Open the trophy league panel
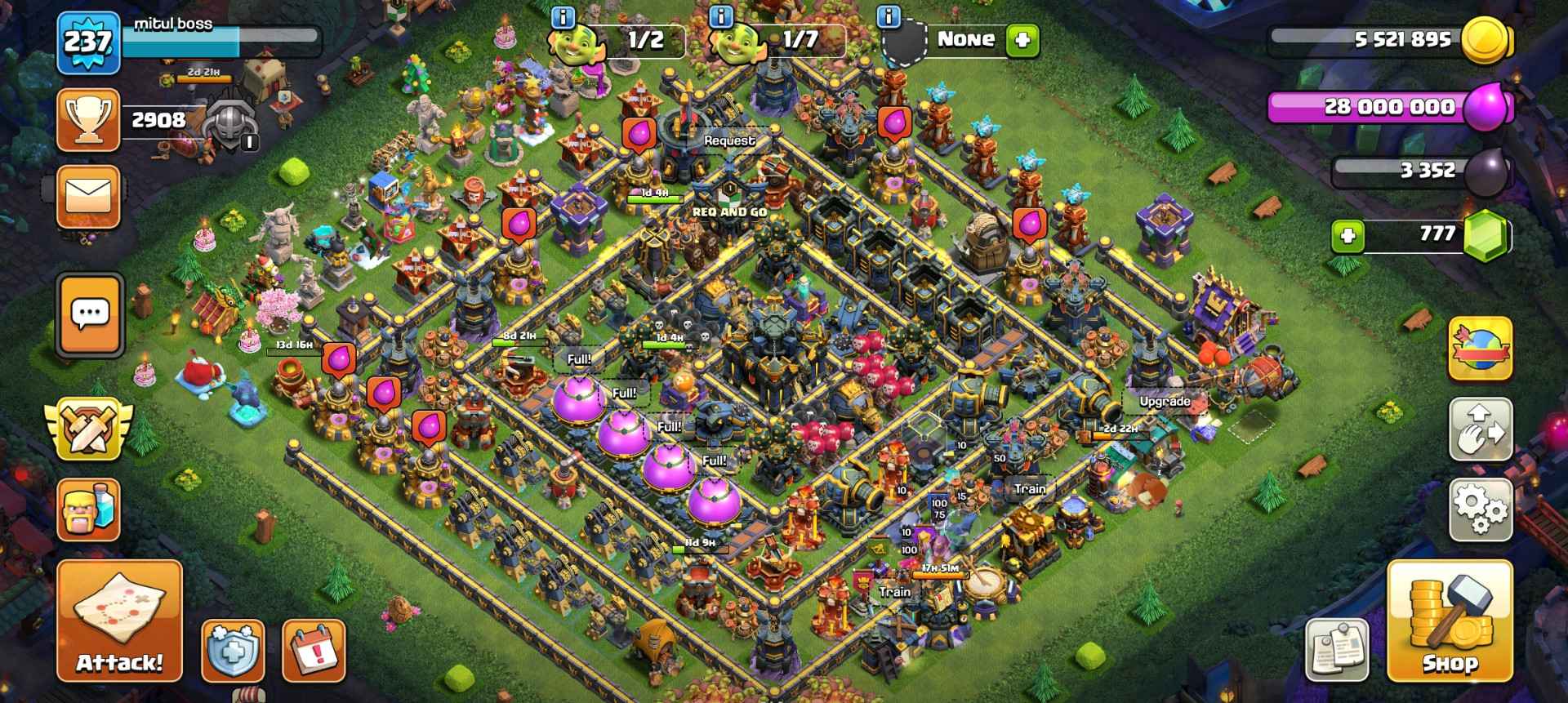The height and width of the screenshot is (703, 1568). coord(88,121)
